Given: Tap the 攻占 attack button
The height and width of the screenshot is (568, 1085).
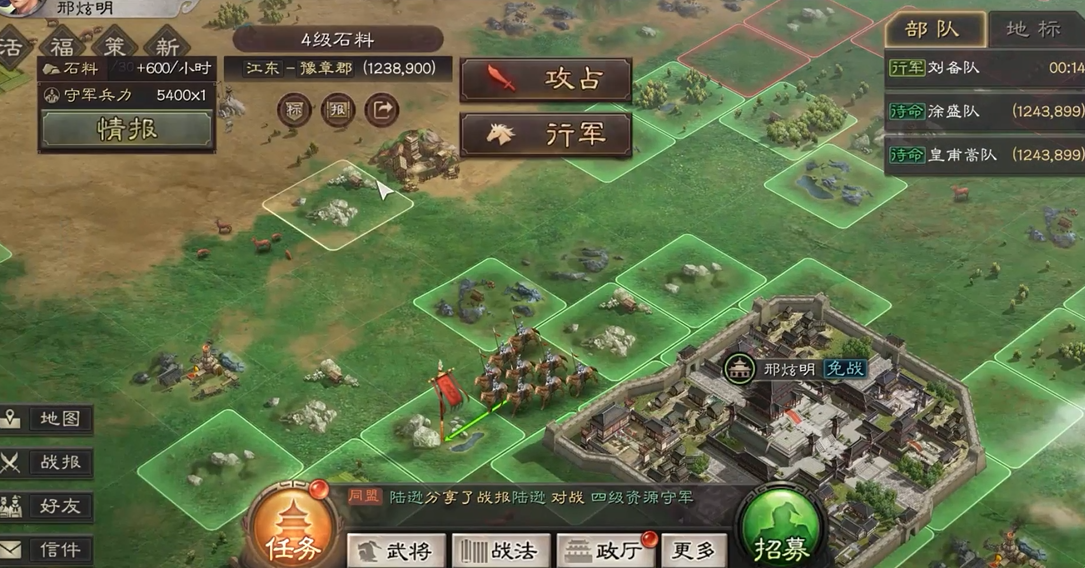Looking at the screenshot, I should pyautogui.click(x=545, y=79).
